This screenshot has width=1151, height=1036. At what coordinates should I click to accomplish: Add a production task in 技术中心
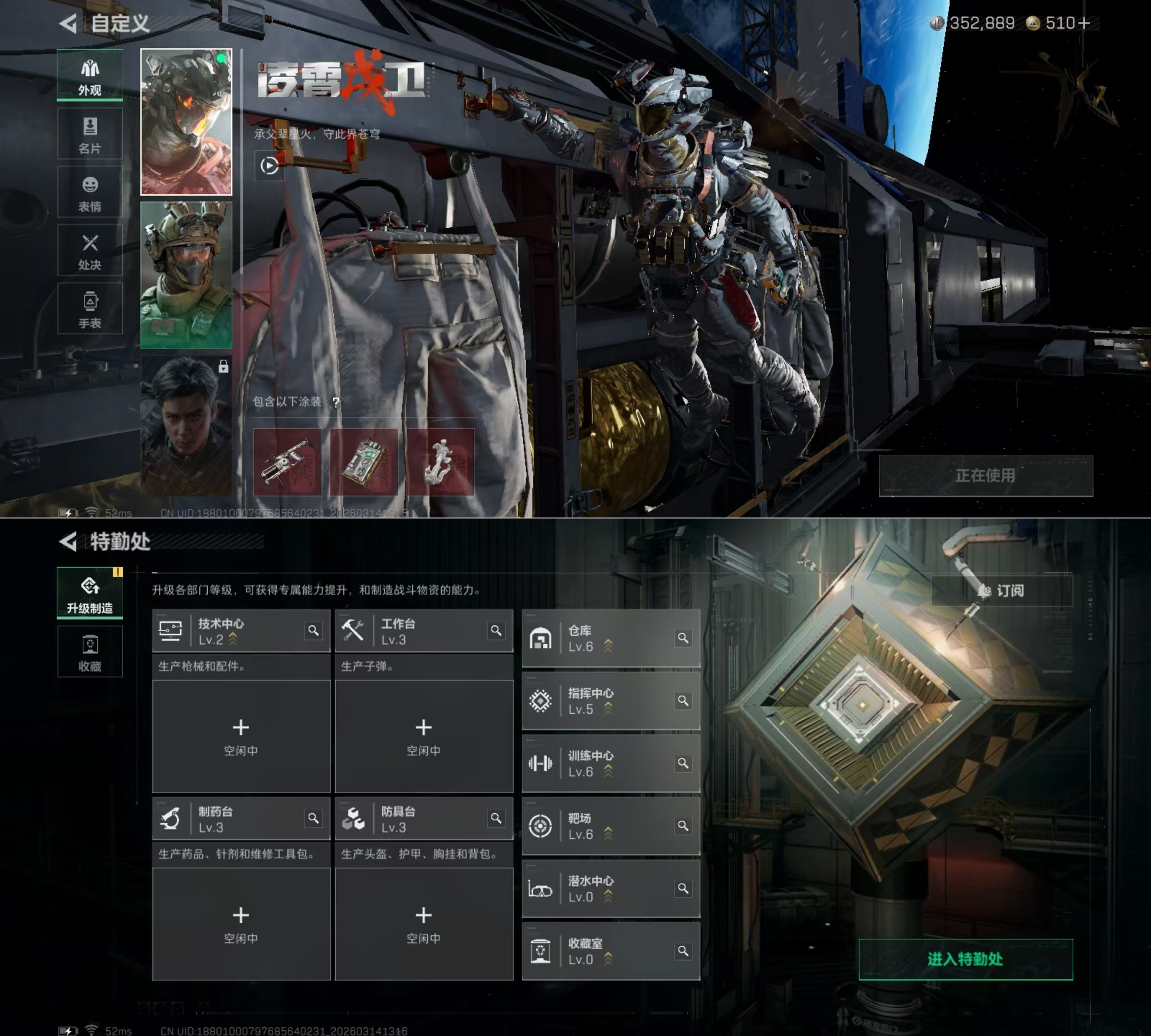pos(241,735)
